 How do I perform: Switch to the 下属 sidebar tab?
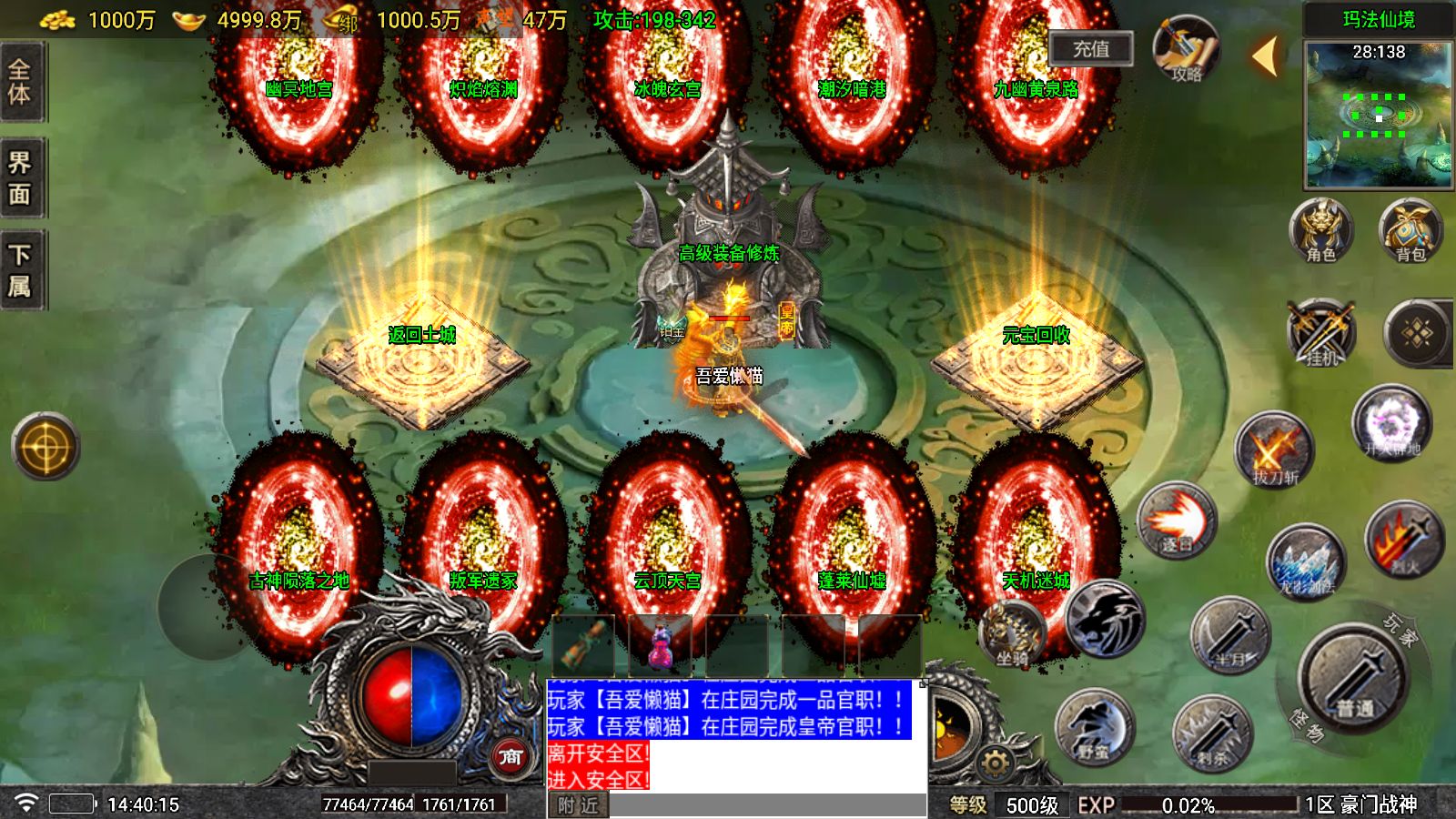(x=20, y=268)
